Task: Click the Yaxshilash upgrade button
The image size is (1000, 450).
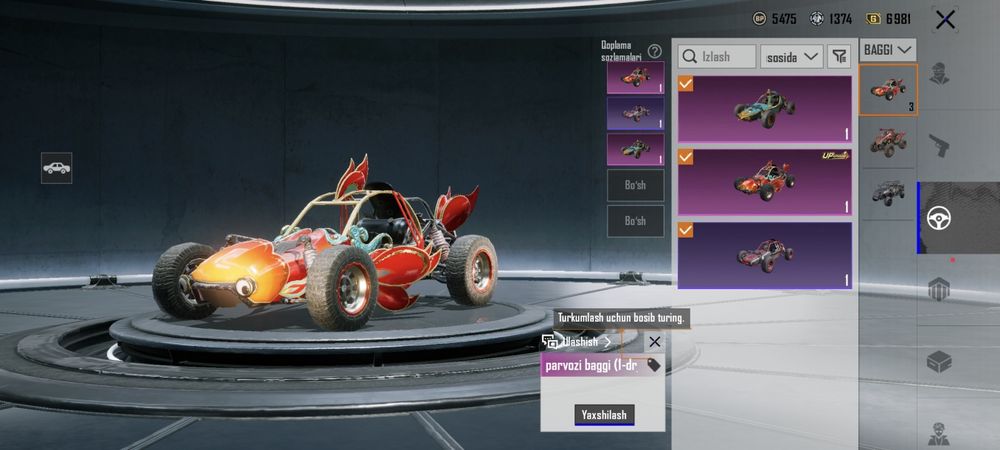Action: [604, 415]
